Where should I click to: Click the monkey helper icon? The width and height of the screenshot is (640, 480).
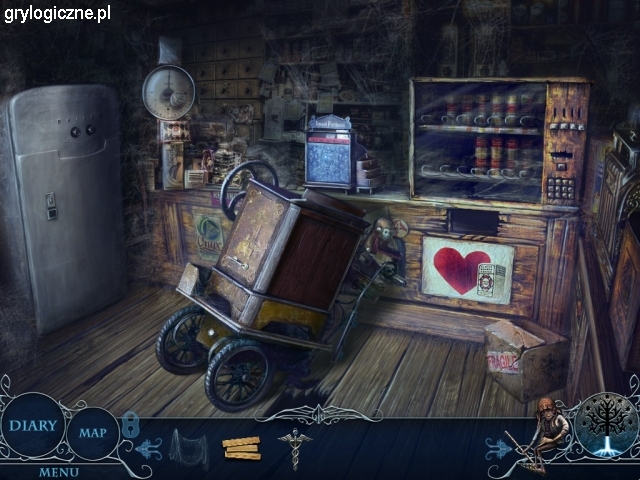point(543,428)
